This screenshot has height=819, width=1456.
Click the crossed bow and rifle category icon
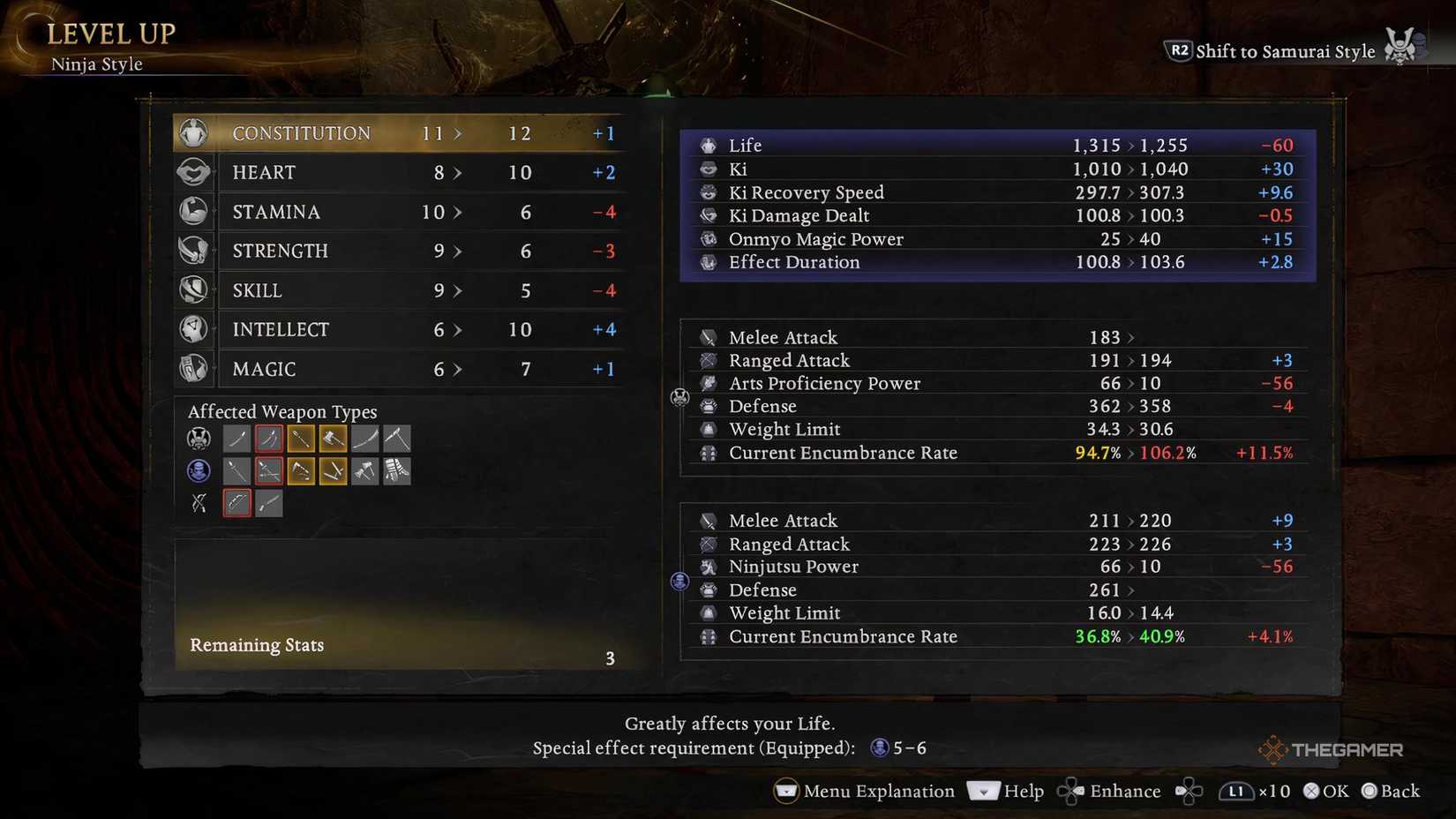[199, 503]
